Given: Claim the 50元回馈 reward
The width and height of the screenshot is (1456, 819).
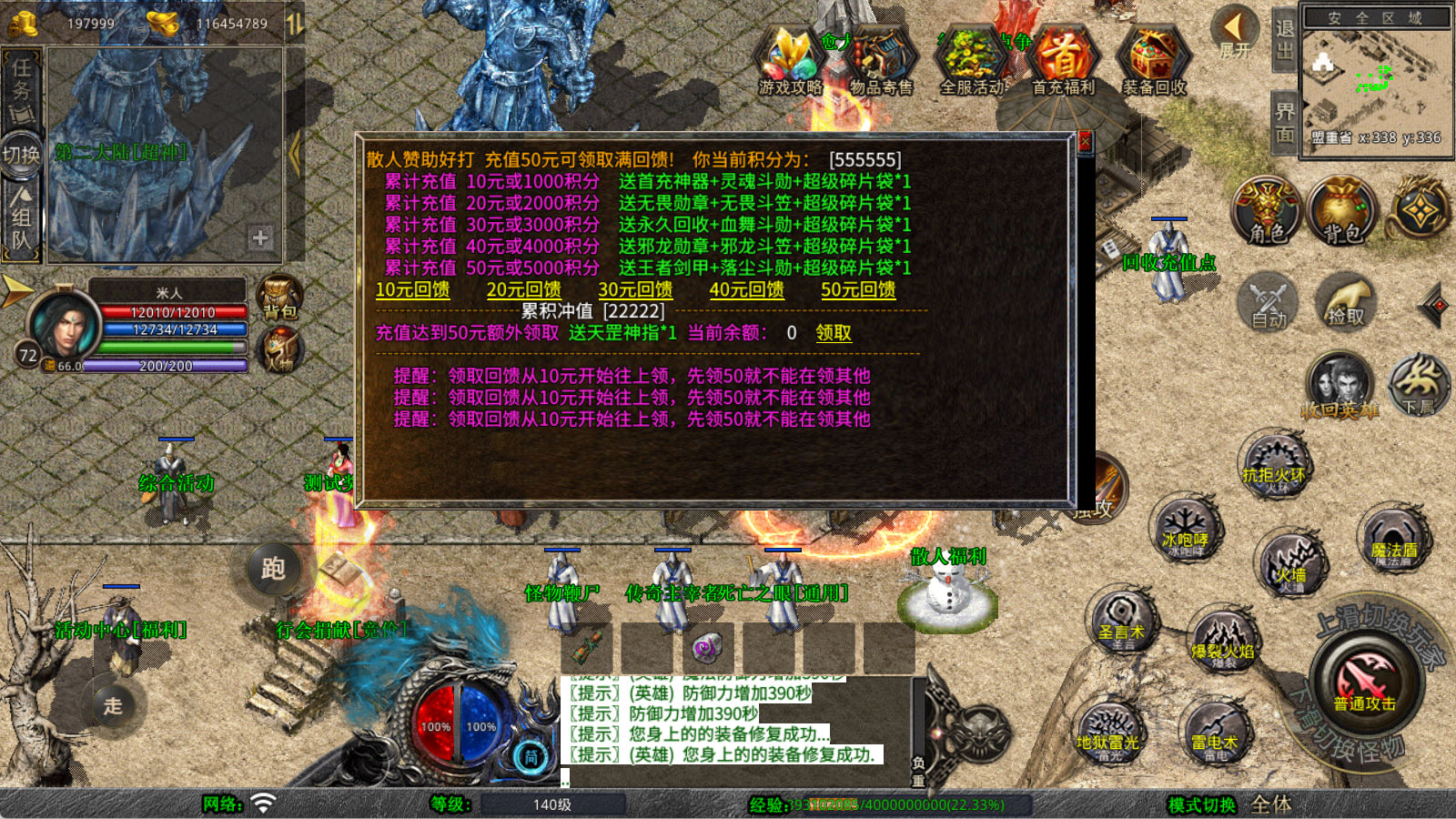Looking at the screenshot, I should coord(858,289).
